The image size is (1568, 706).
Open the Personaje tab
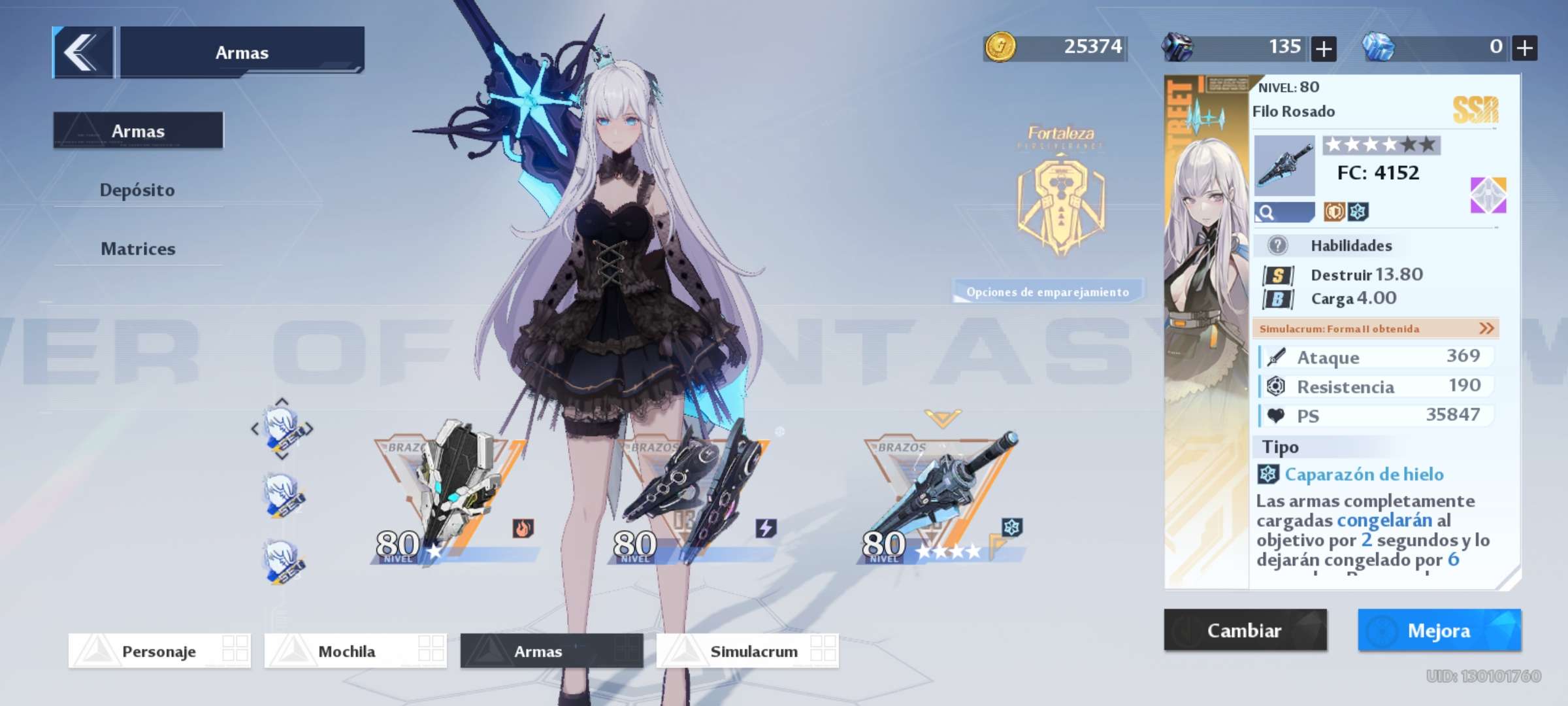click(x=159, y=651)
